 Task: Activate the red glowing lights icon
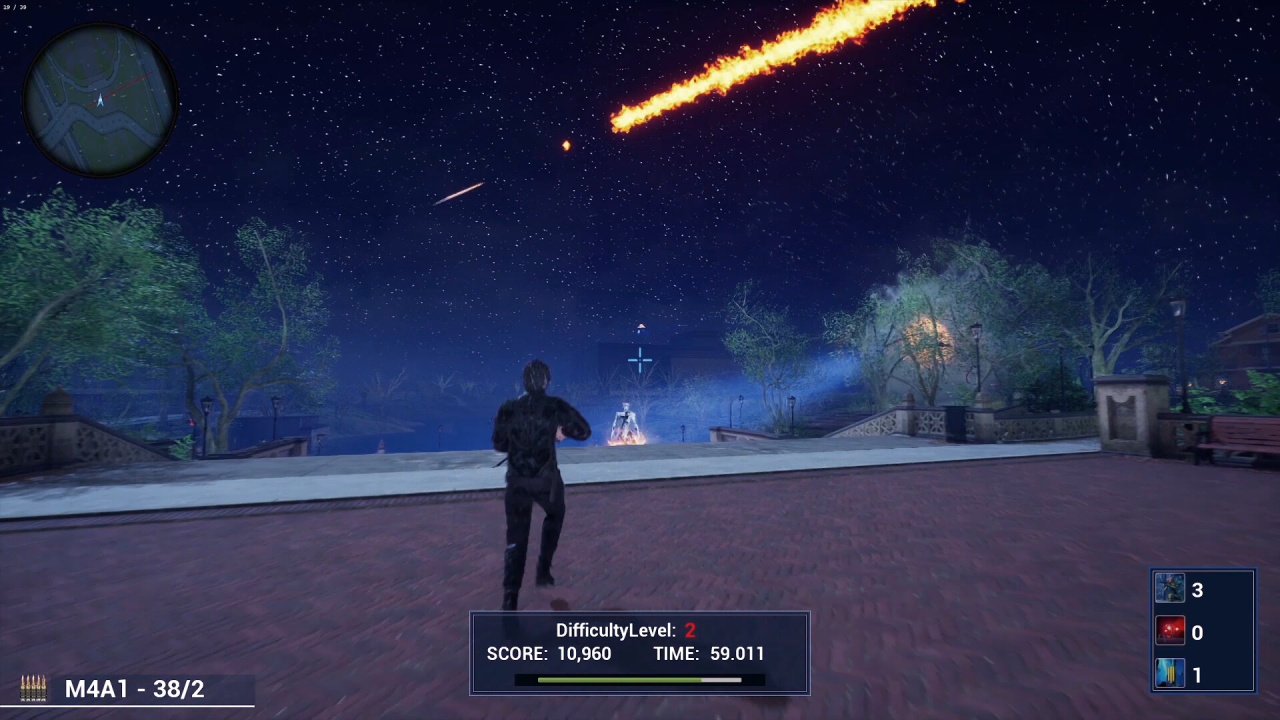point(1169,632)
